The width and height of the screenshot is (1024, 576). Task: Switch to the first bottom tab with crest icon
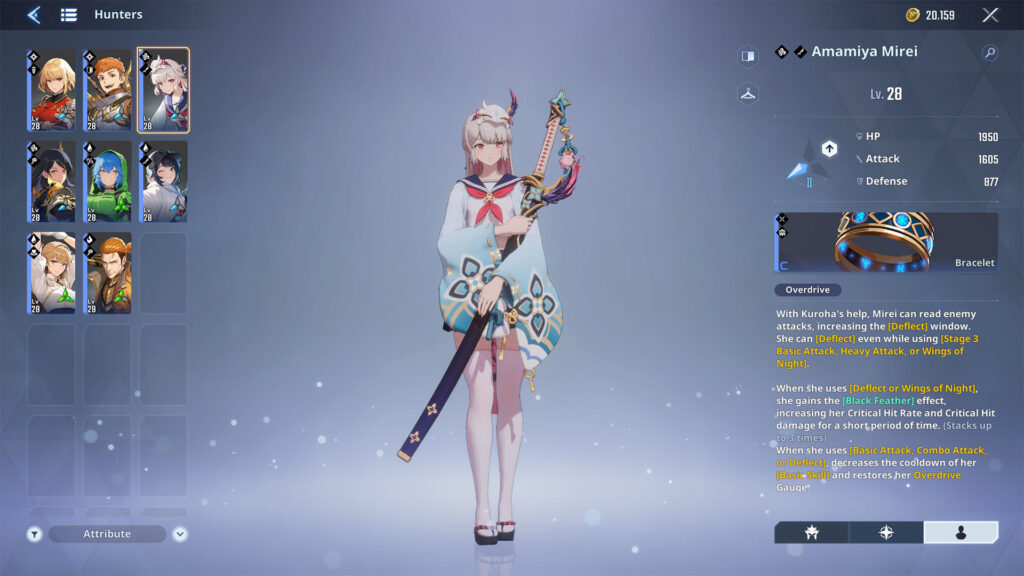(x=811, y=532)
